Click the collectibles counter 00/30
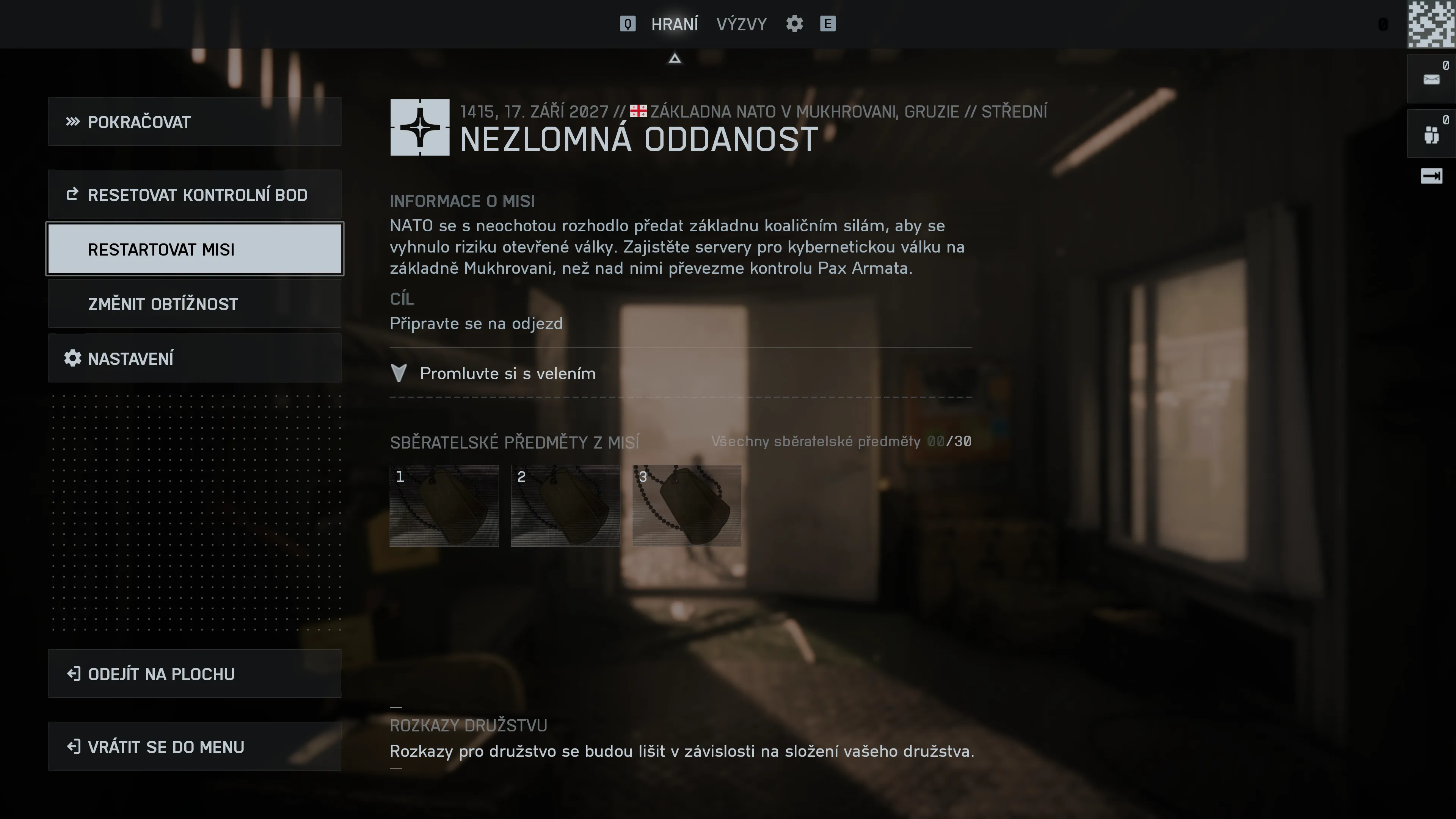This screenshot has width=1456, height=819. [948, 441]
